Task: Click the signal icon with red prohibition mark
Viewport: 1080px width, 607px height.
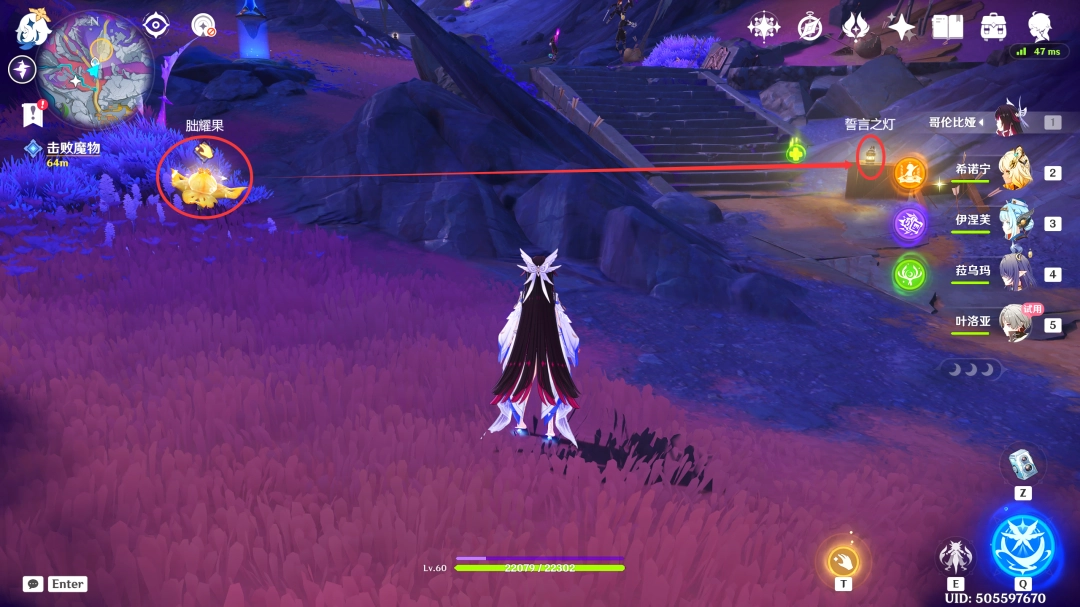Action: tap(203, 25)
